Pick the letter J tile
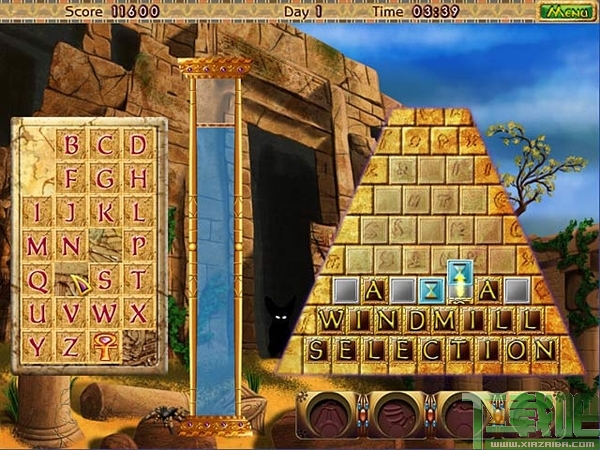The width and height of the screenshot is (600, 450). pyautogui.click(x=71, y=212)
